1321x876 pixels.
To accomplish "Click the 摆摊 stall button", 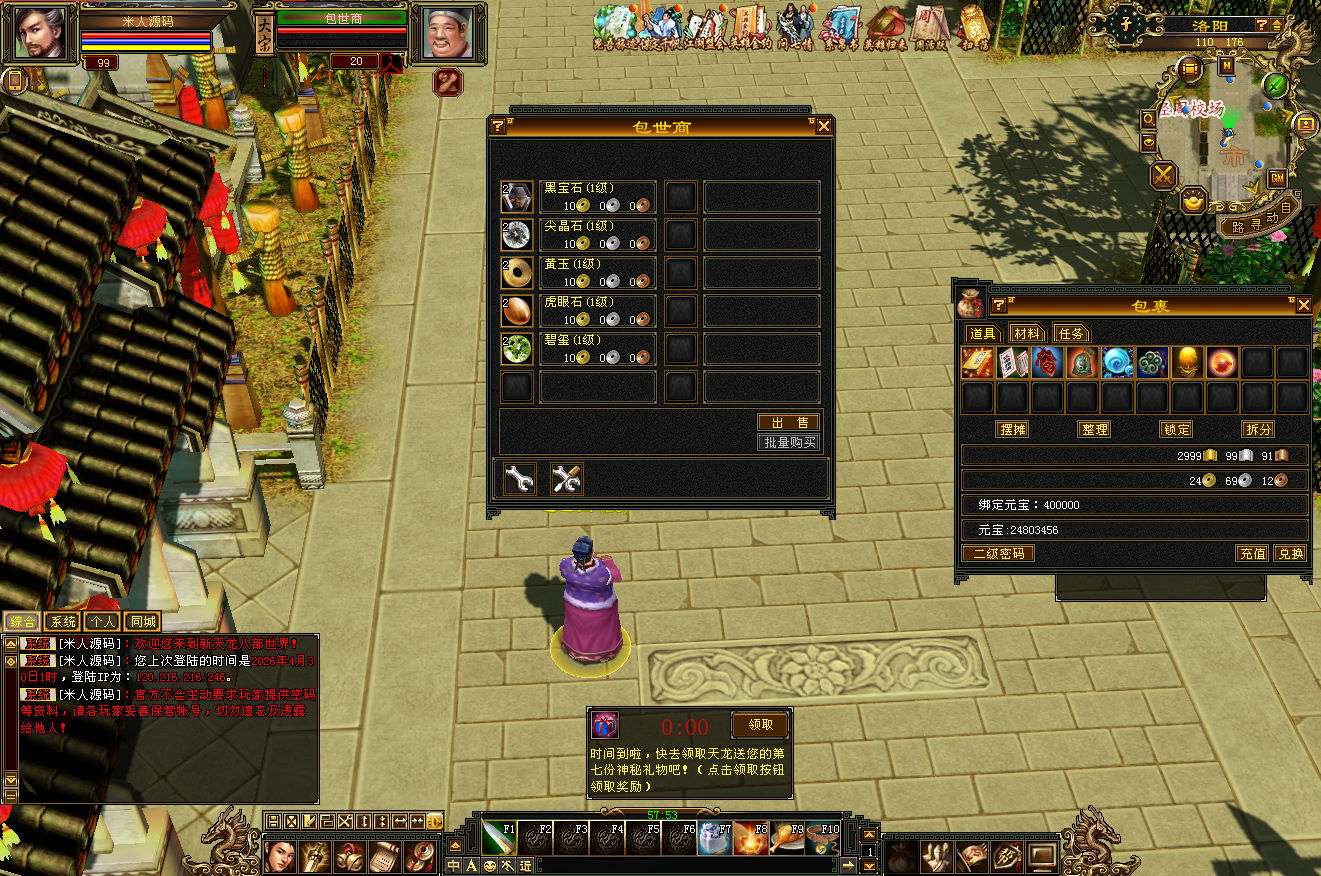I will coord(1013,429).
